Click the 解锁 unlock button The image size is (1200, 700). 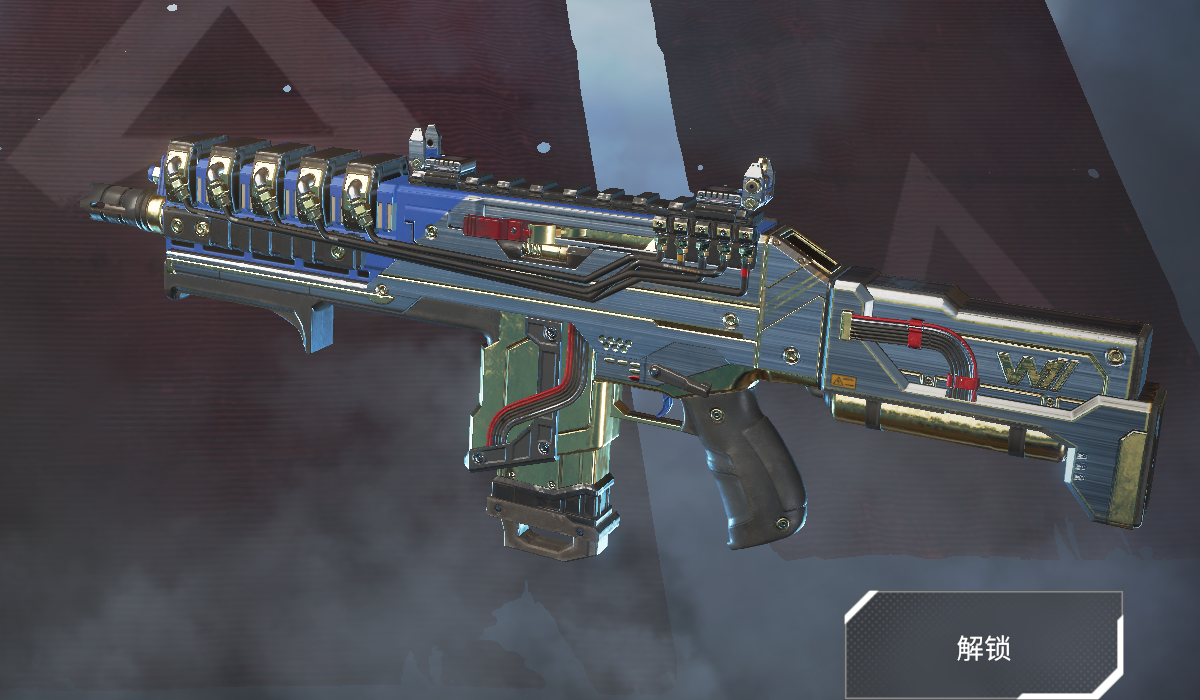pyautogui.click(x=984, y=646)
